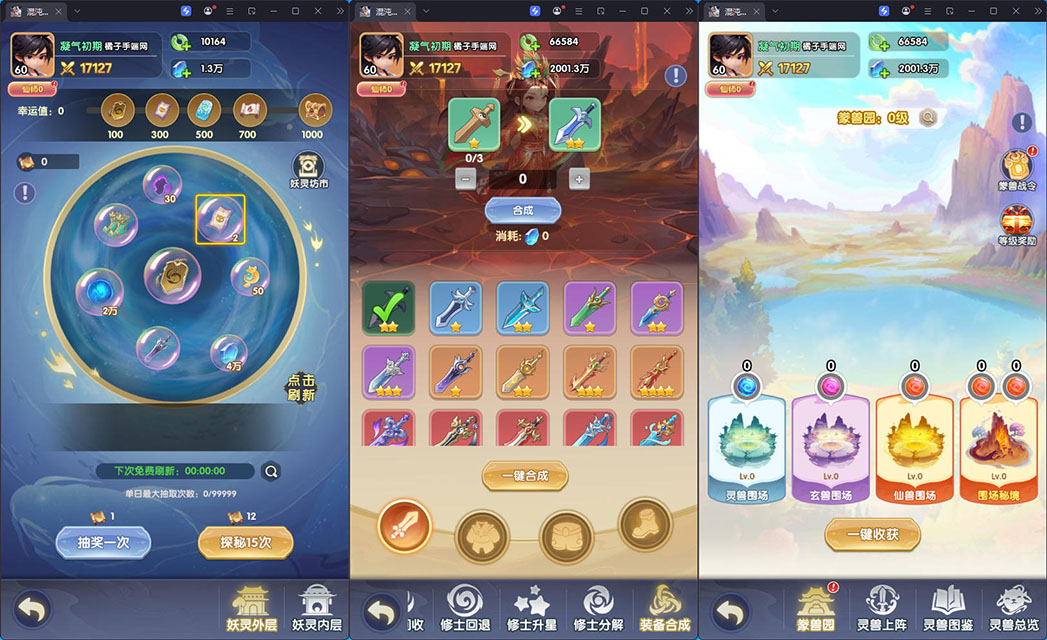1047x640 pixels.
Task: Open the 装备合成 tab
Action: pos(663,608)
